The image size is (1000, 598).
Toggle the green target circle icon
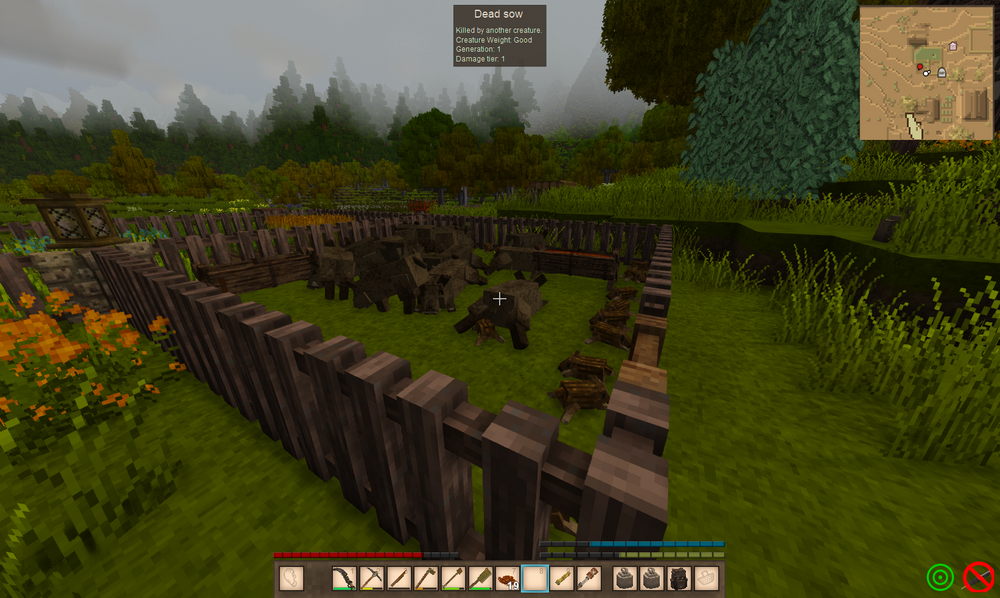(940, 577)
